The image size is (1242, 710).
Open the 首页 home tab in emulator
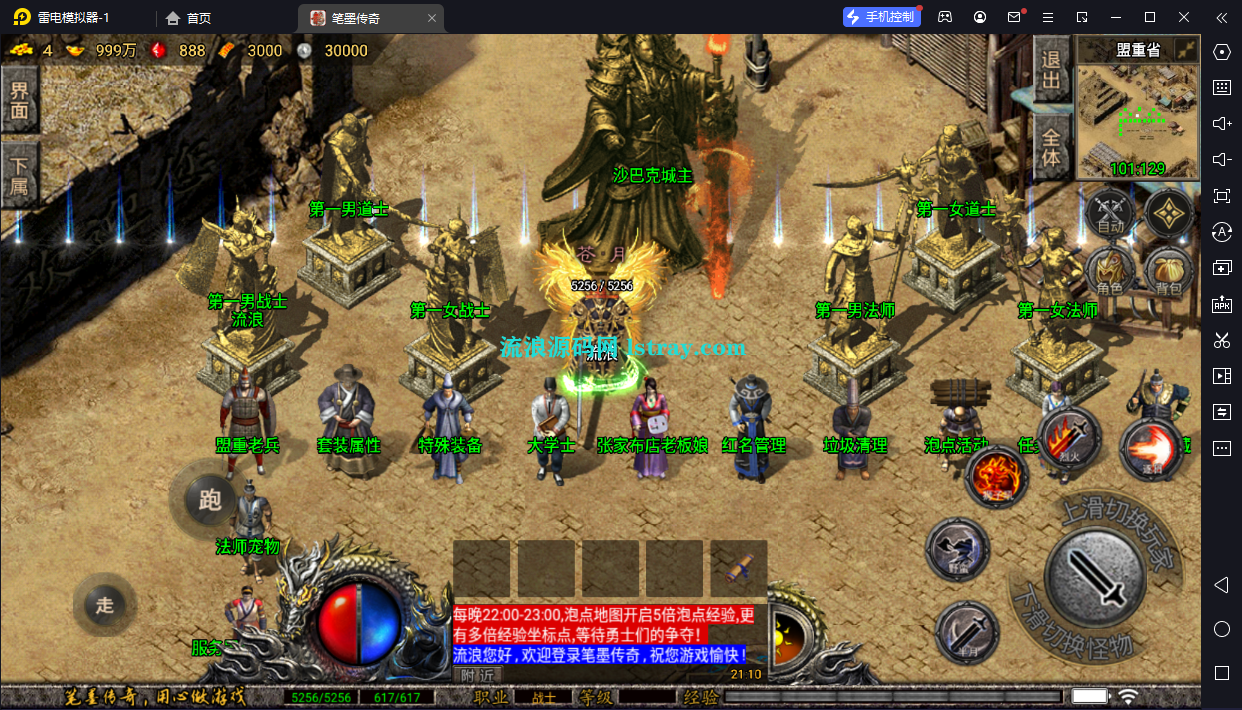(x=189, y=18)
